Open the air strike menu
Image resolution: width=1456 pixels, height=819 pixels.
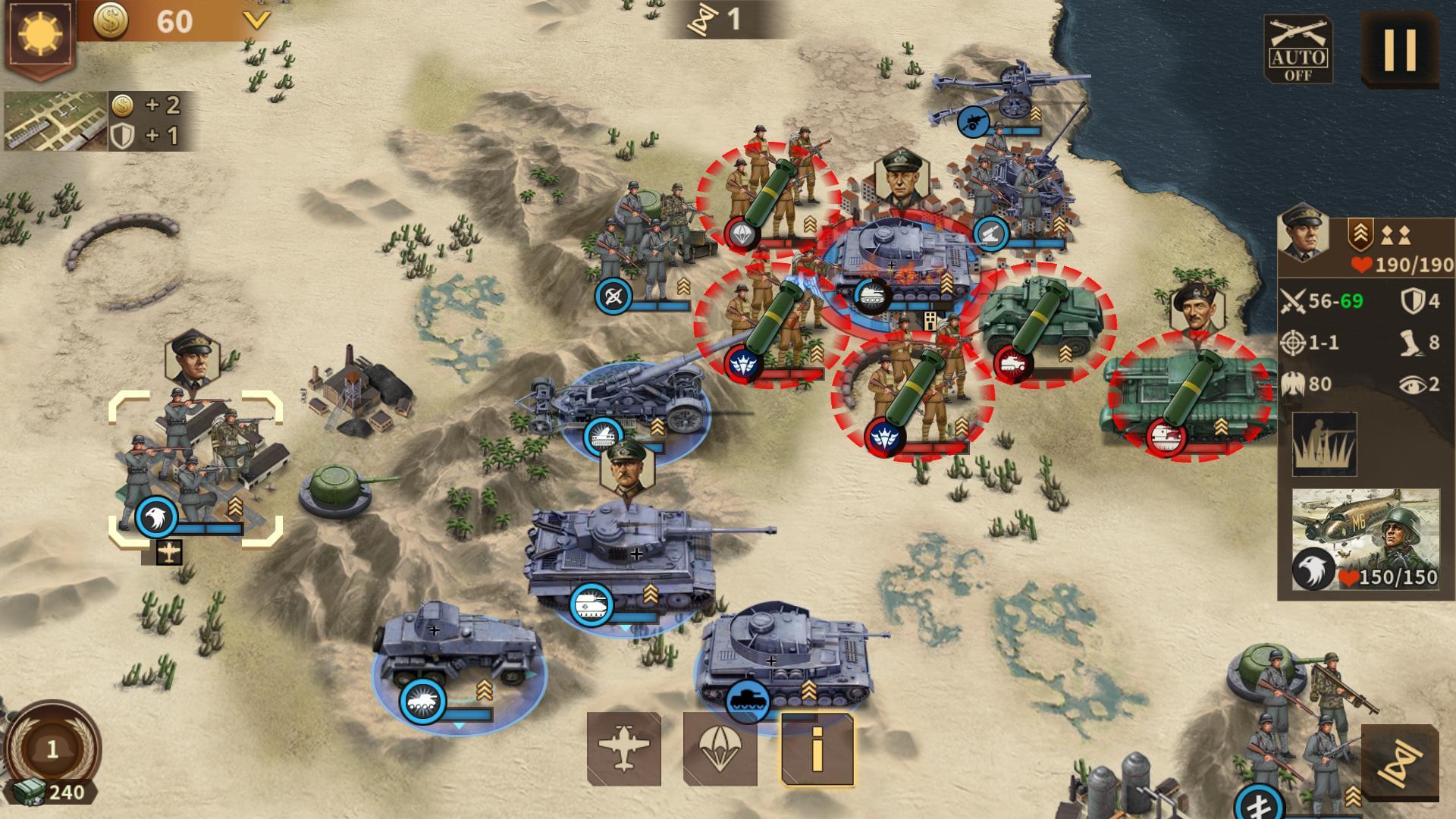tap(623, 749)
